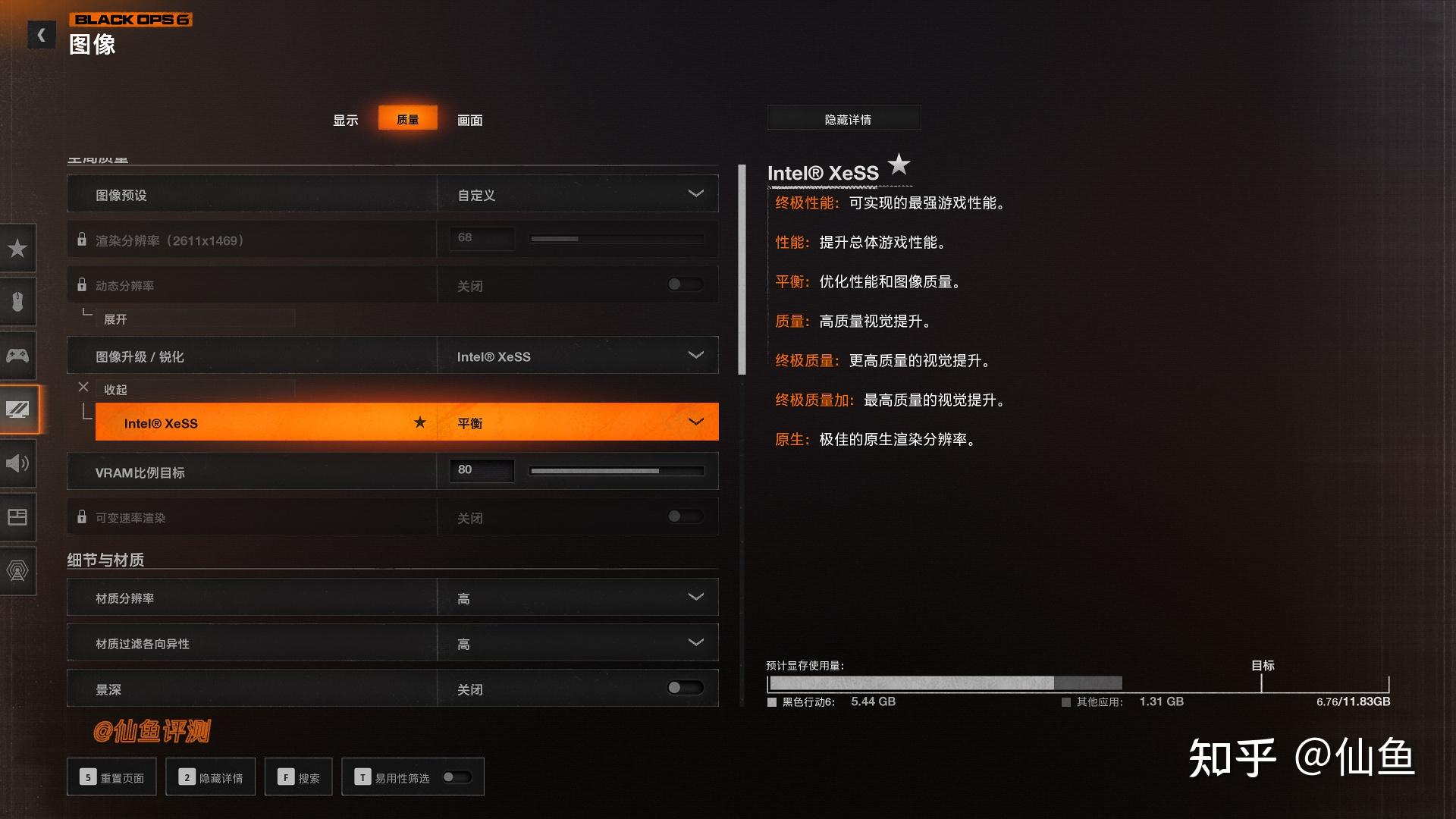Toggle the 易用性筛选 switch
This screenshot has width=1456, height=819.
pyautogui.click(x=457, y=777)
